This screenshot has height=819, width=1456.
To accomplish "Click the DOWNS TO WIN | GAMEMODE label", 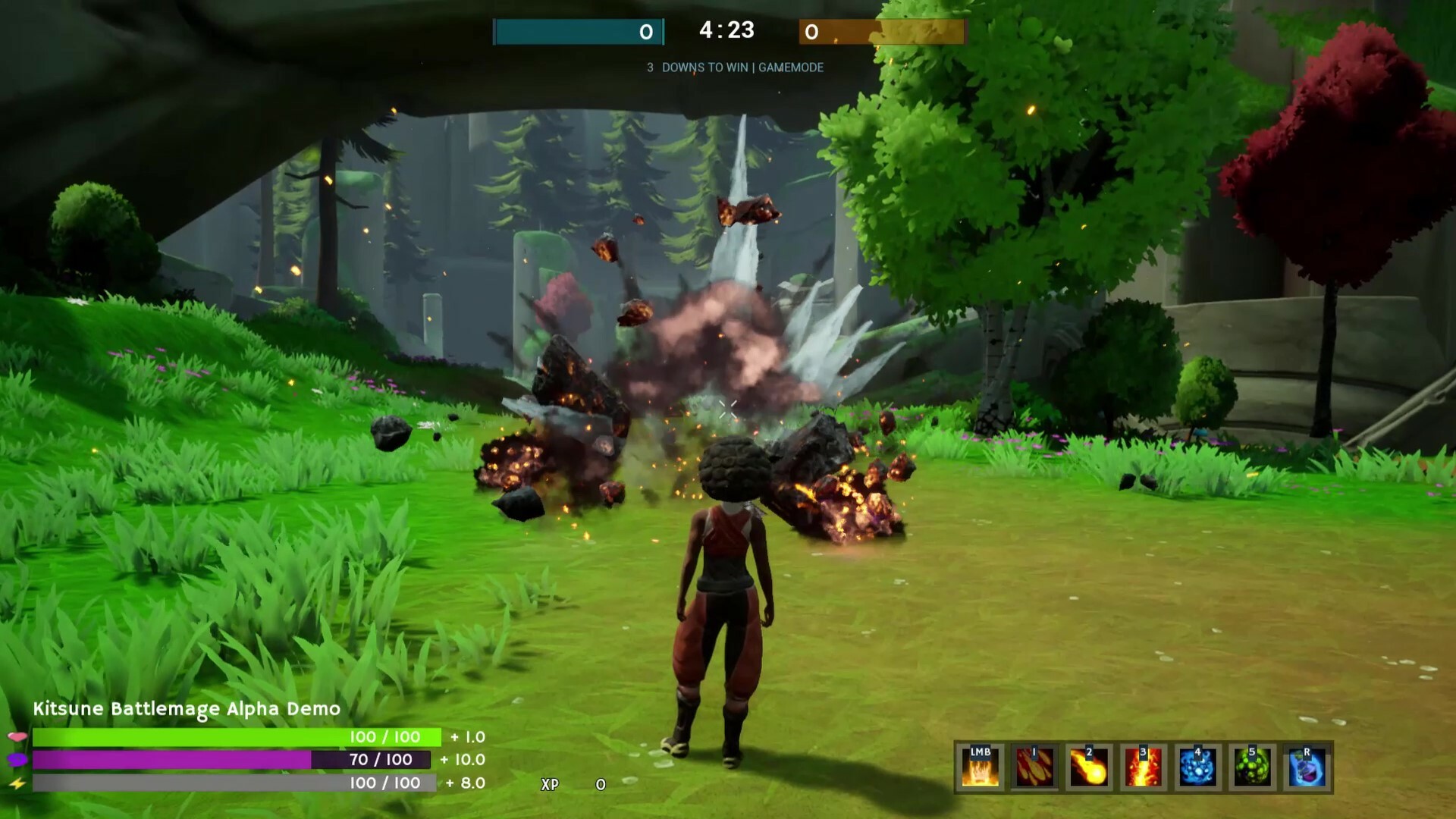I will (x=734, y=67).
